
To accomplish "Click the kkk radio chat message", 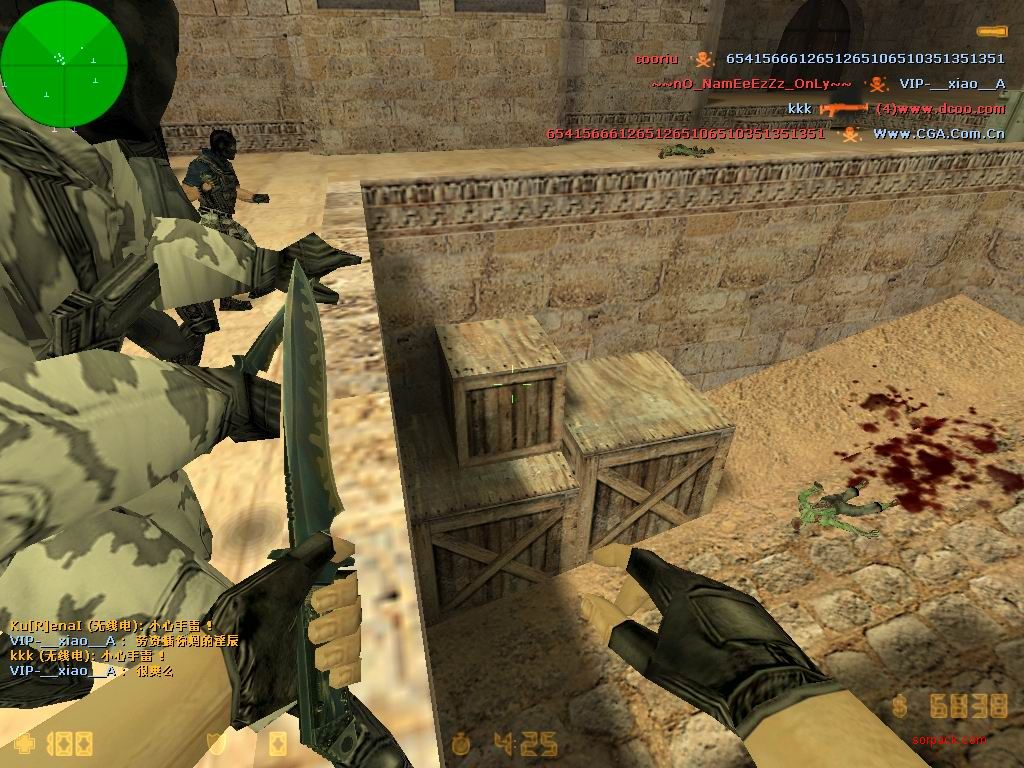I will click(88, 656).
